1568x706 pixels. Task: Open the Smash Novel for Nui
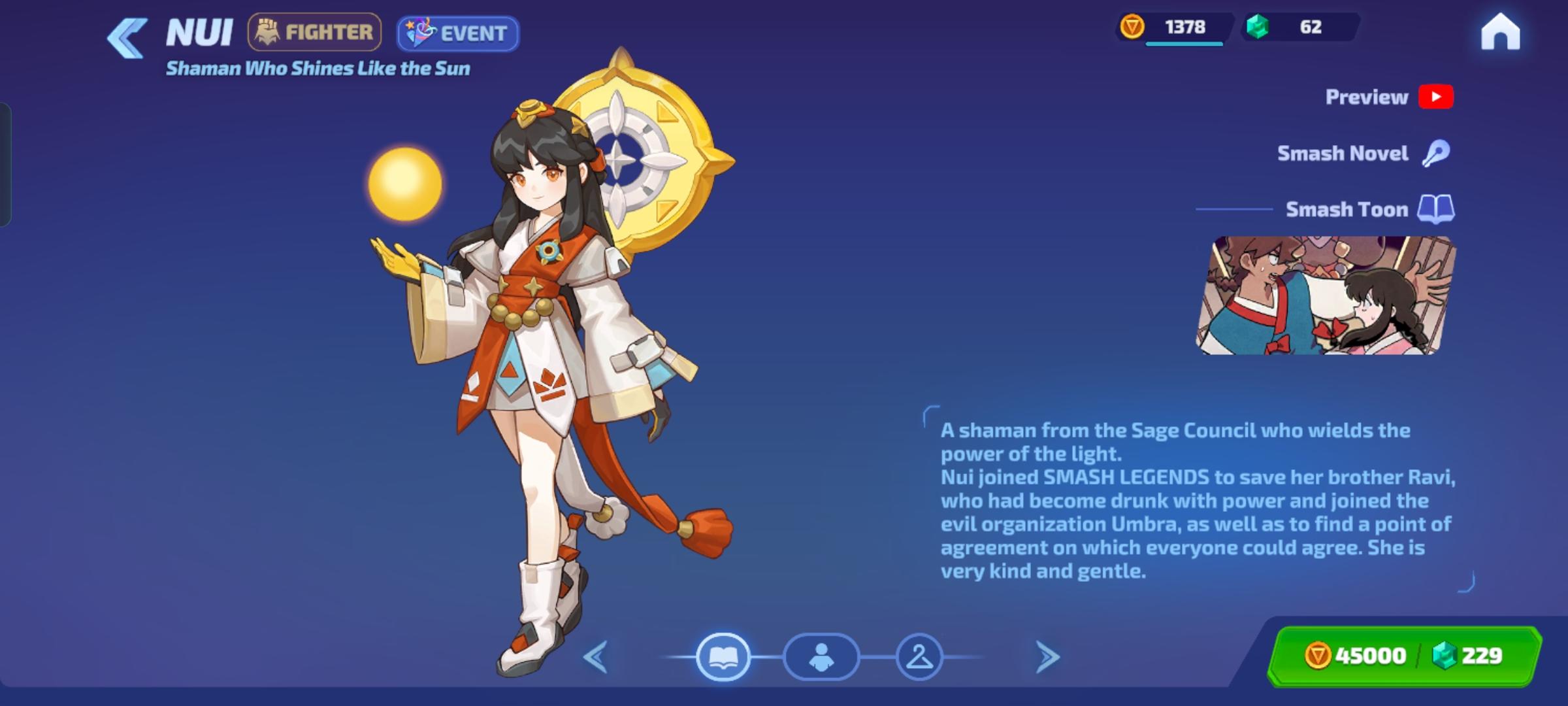pos(1437,152)
